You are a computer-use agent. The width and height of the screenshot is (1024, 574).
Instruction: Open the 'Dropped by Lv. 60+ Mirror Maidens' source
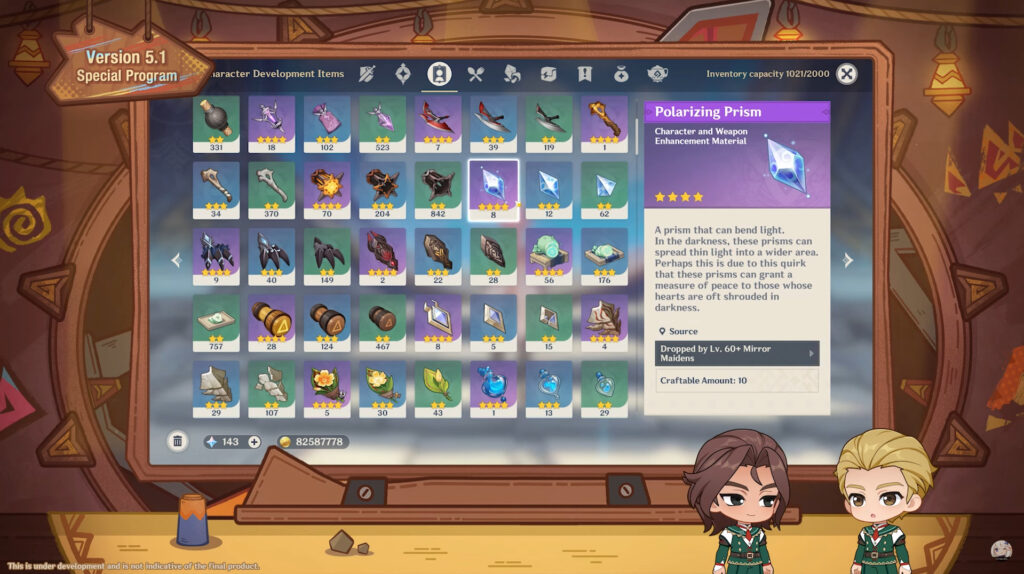[x=737, y=353]
